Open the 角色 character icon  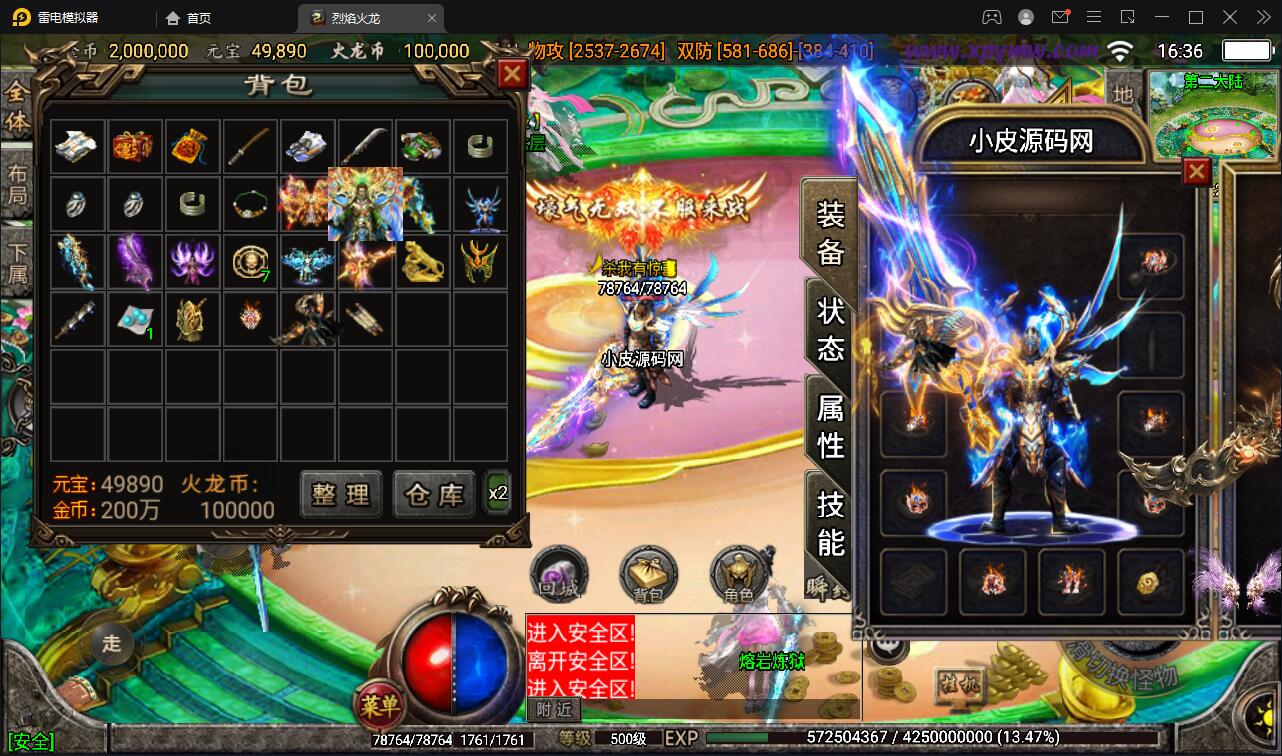tap(740, 575)
